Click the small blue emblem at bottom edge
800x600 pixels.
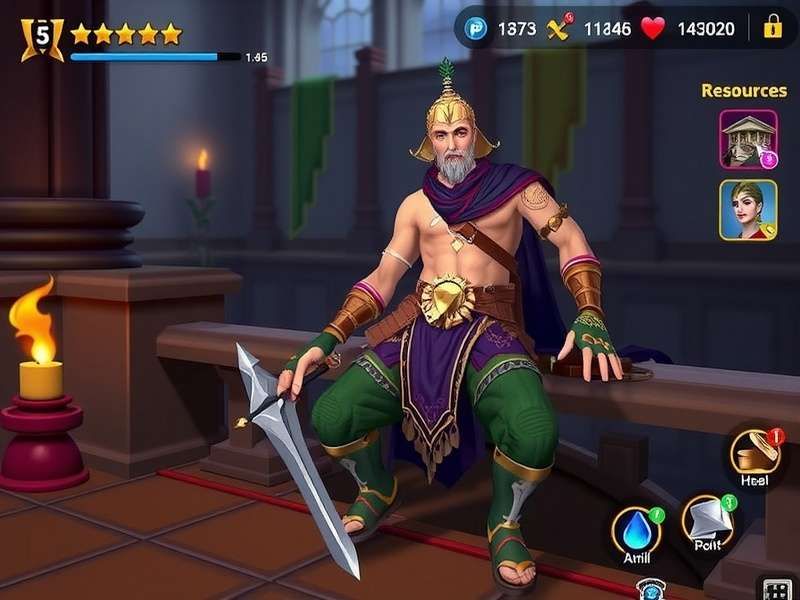pyautogui.click(x=650, y=591)
